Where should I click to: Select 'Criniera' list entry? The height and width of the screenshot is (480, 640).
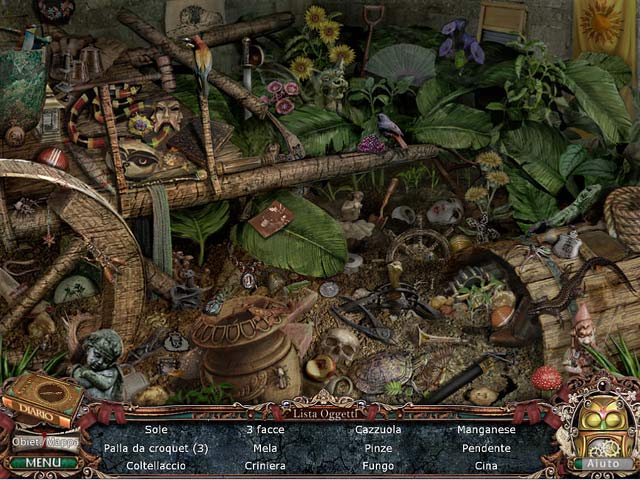pos(265,465)
